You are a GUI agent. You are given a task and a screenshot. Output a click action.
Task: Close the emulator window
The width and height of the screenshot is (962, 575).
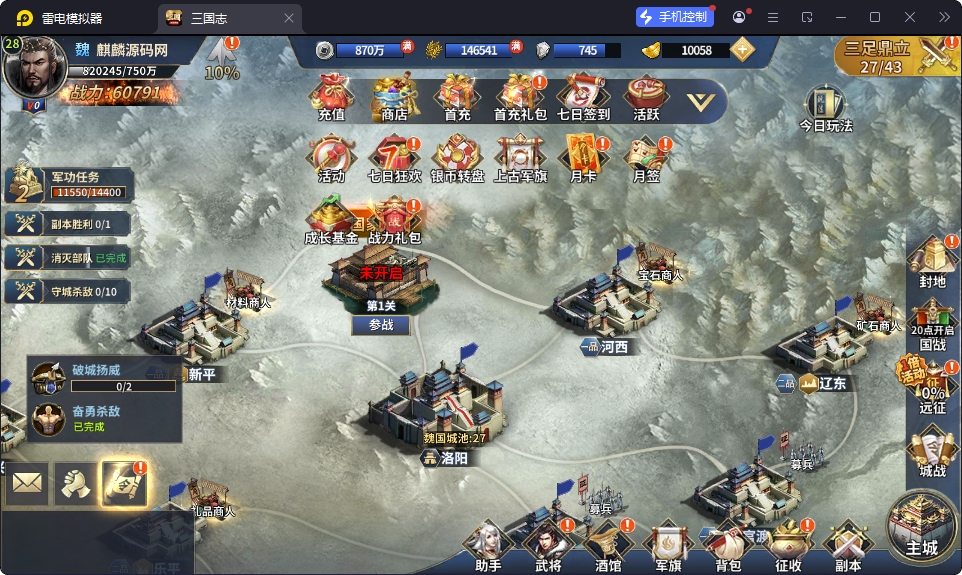coord(909,17)
